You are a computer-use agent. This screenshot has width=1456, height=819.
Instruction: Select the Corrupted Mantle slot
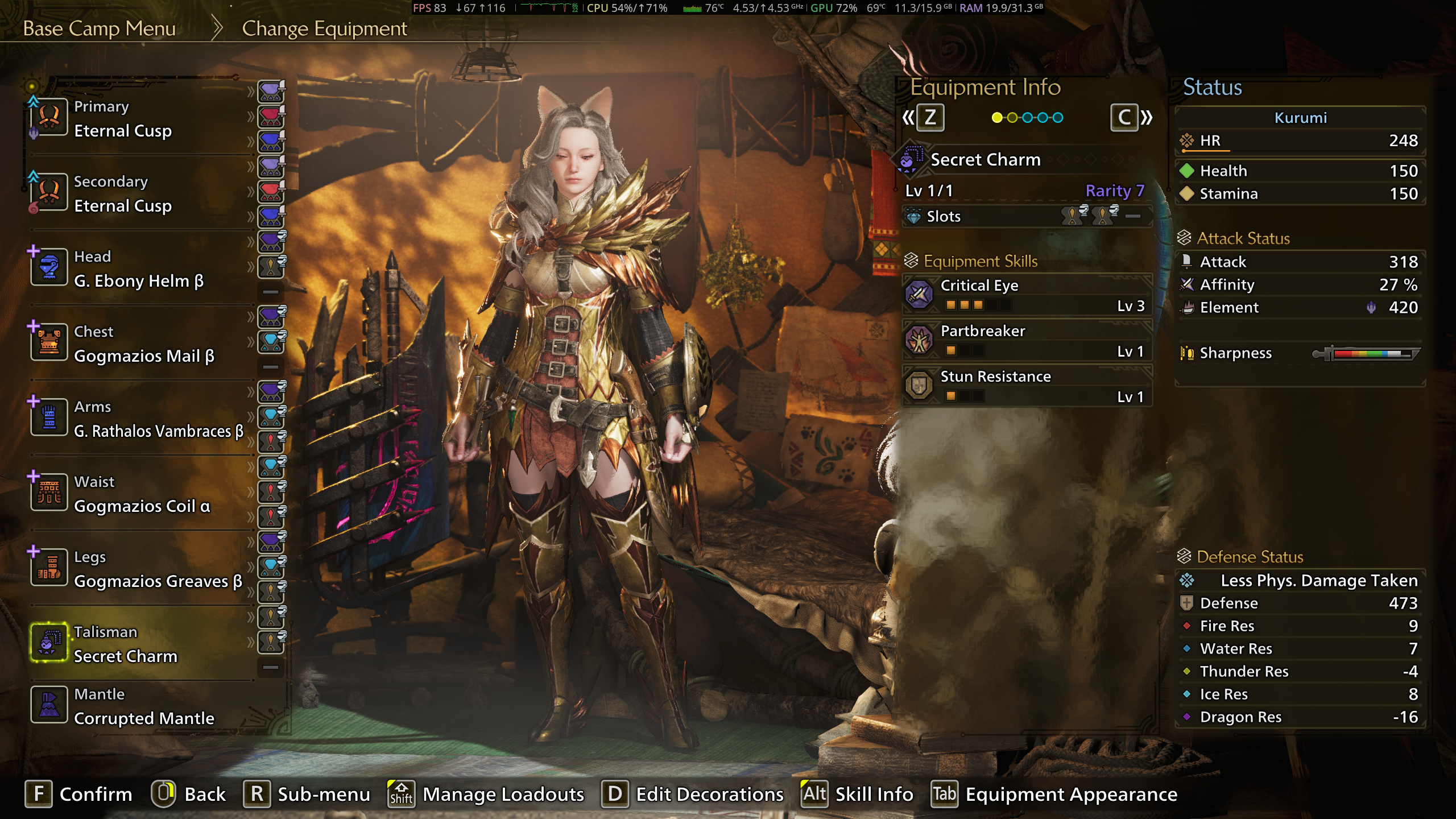[x=143, y=707]
